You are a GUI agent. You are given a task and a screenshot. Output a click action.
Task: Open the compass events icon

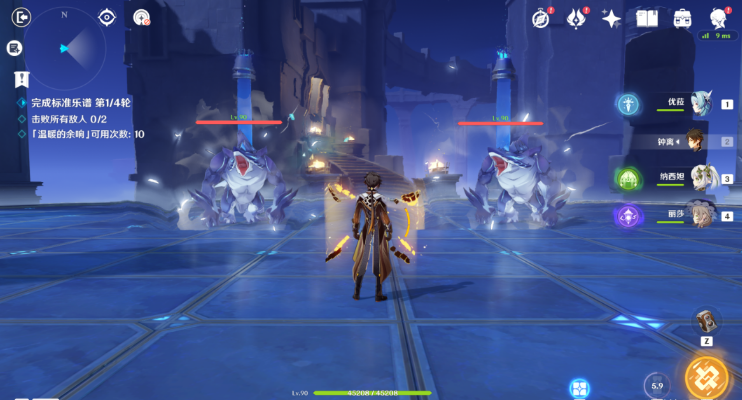coord(542,18)
